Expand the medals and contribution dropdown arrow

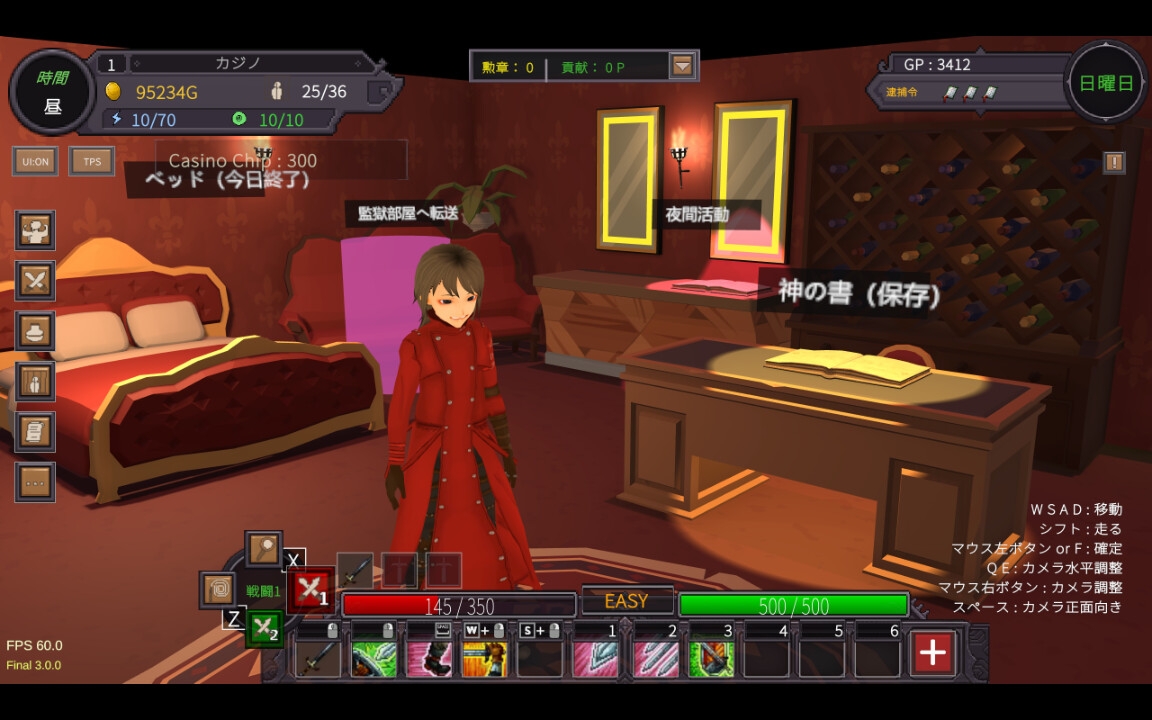tap(682, 67)
